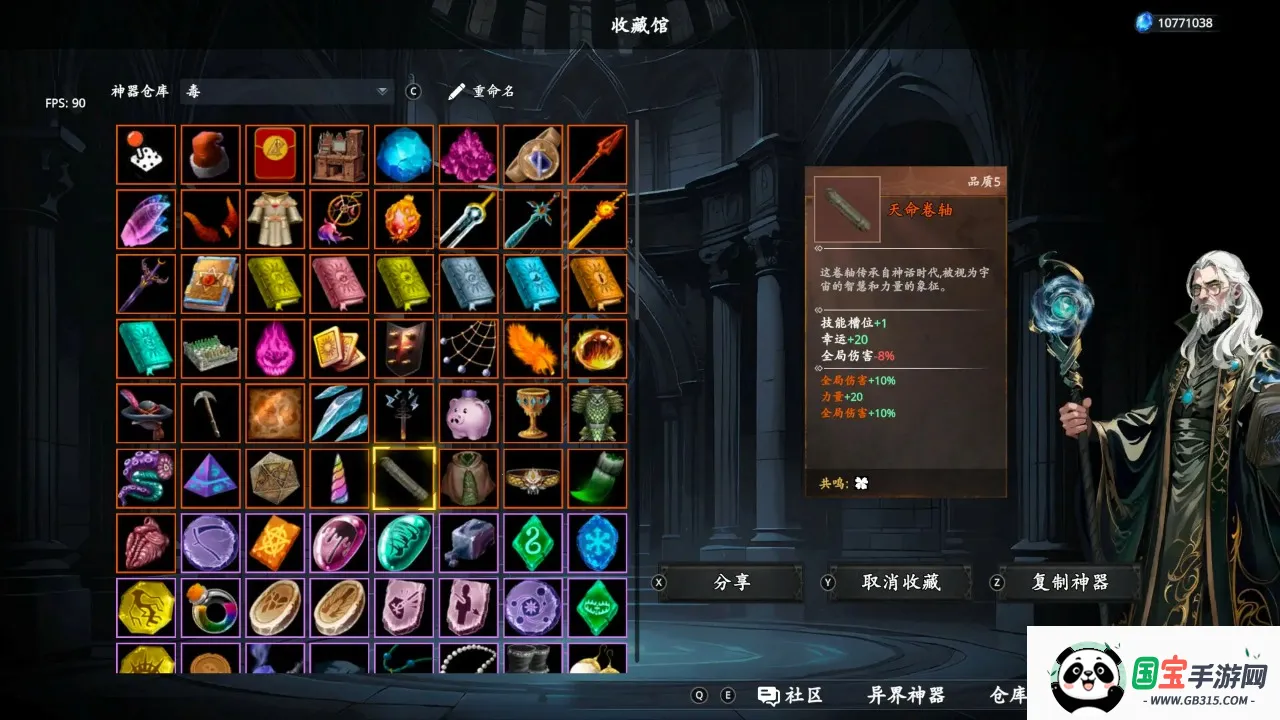This screenshot has width=1280, height=720.
Task: Select the golden chalice artifact slot
Action: 532,413
